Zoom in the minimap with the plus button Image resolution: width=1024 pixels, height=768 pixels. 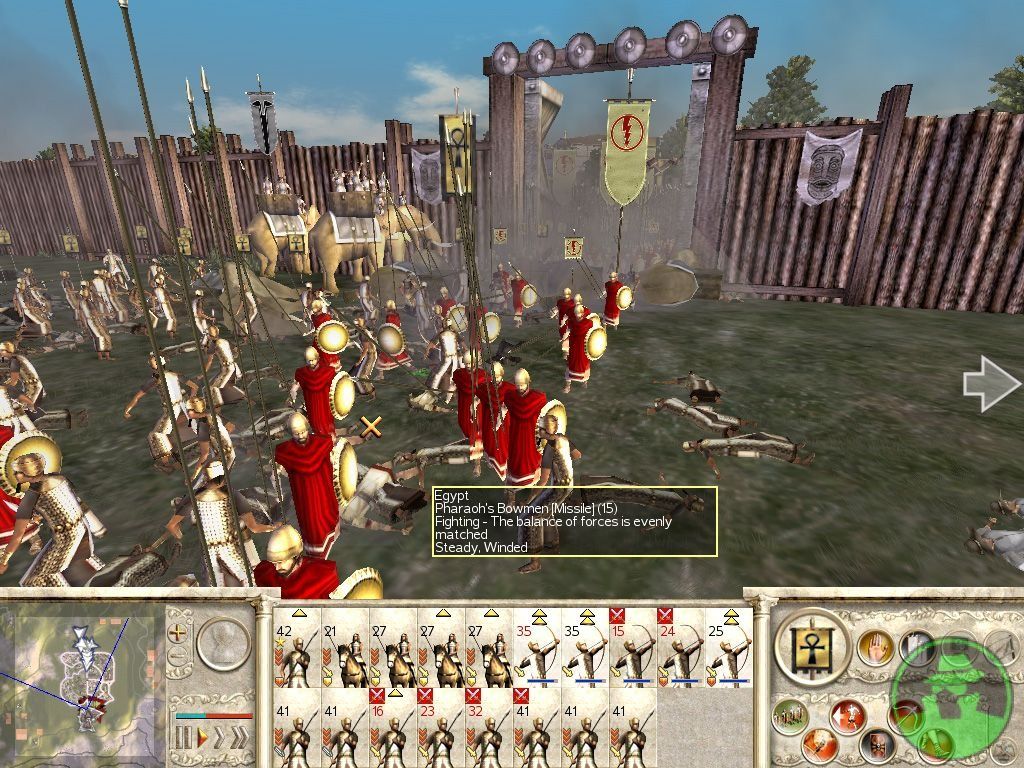tap(179, 632)
